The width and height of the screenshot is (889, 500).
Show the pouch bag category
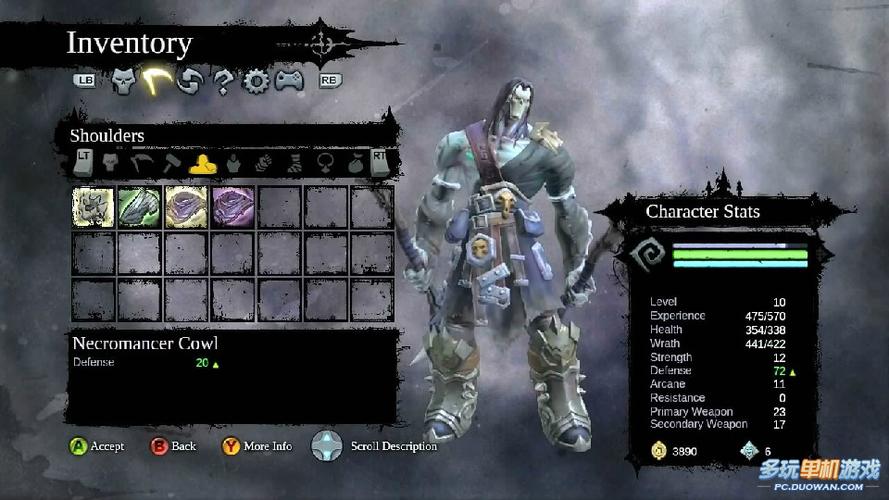click(356, 161)
